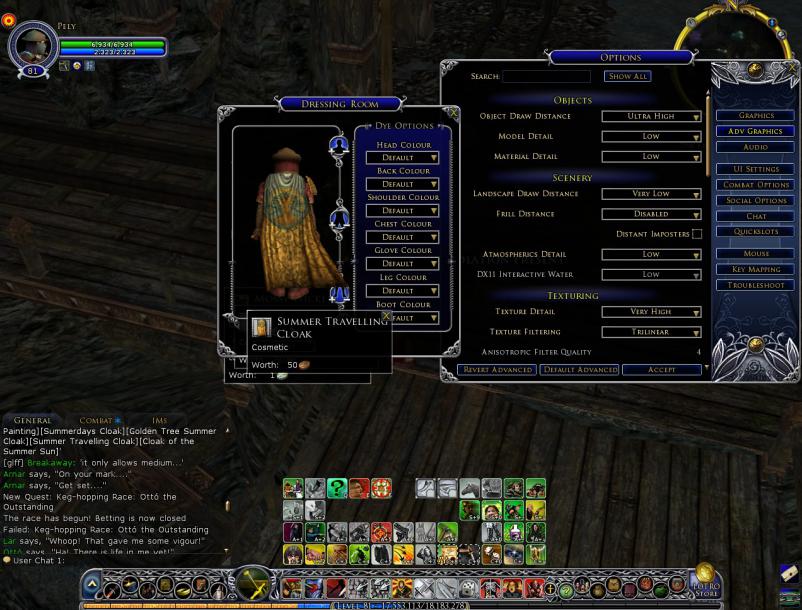This screenshot has width=802, height=610.
Task: Reset settings with Default Advanced
Action: coord(580,370)
